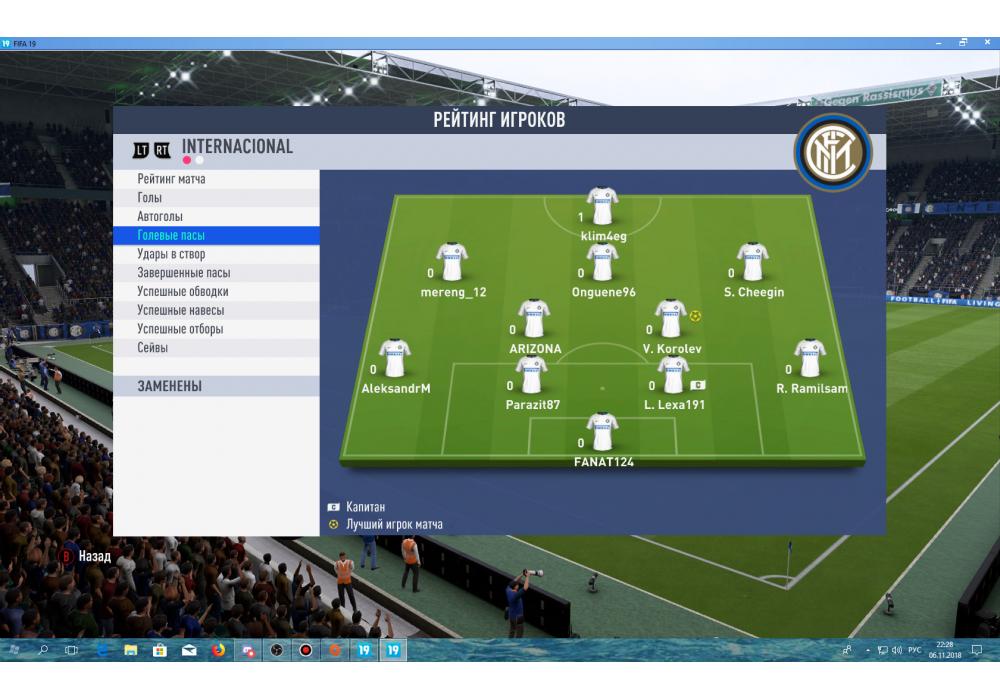
Task: Select player R. Ramilsam's shirt
Action: point(809,358)
